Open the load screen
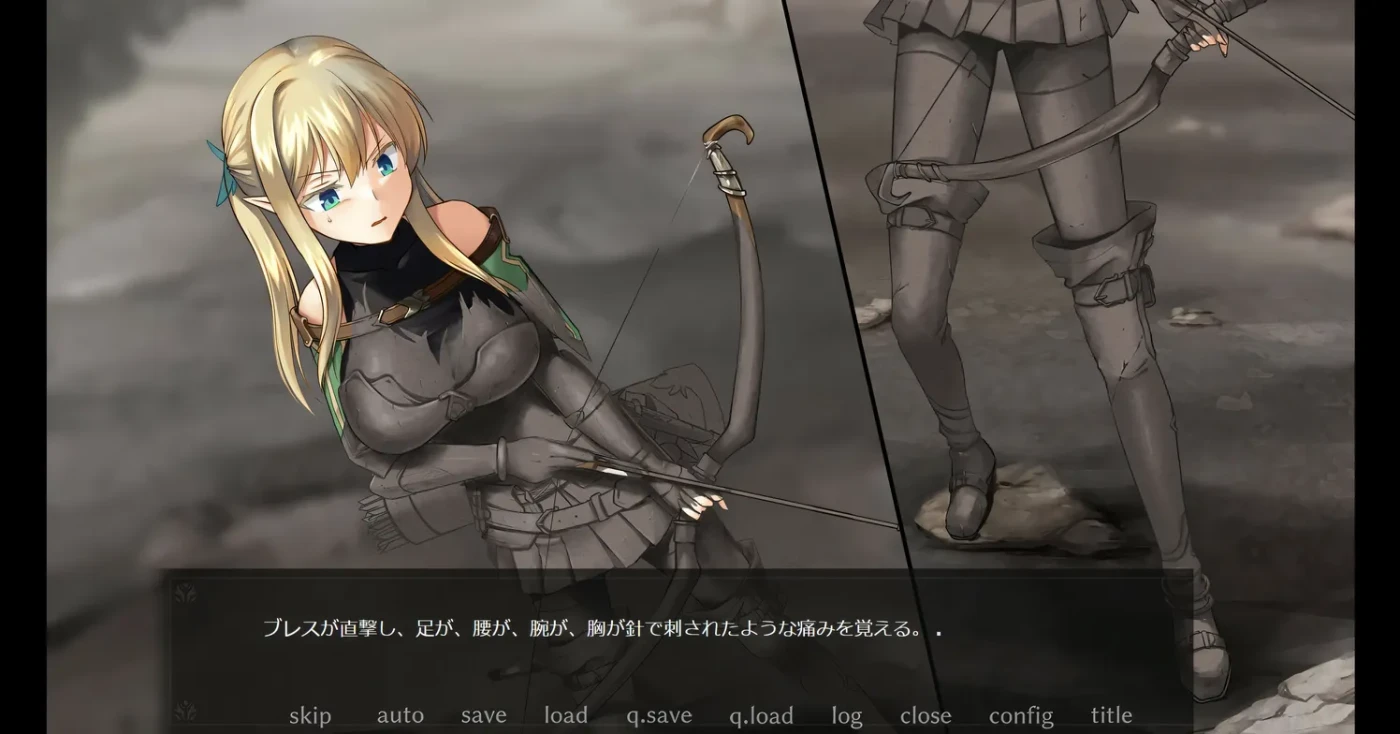The image size is (1400, 734). [x=565, y=716]
